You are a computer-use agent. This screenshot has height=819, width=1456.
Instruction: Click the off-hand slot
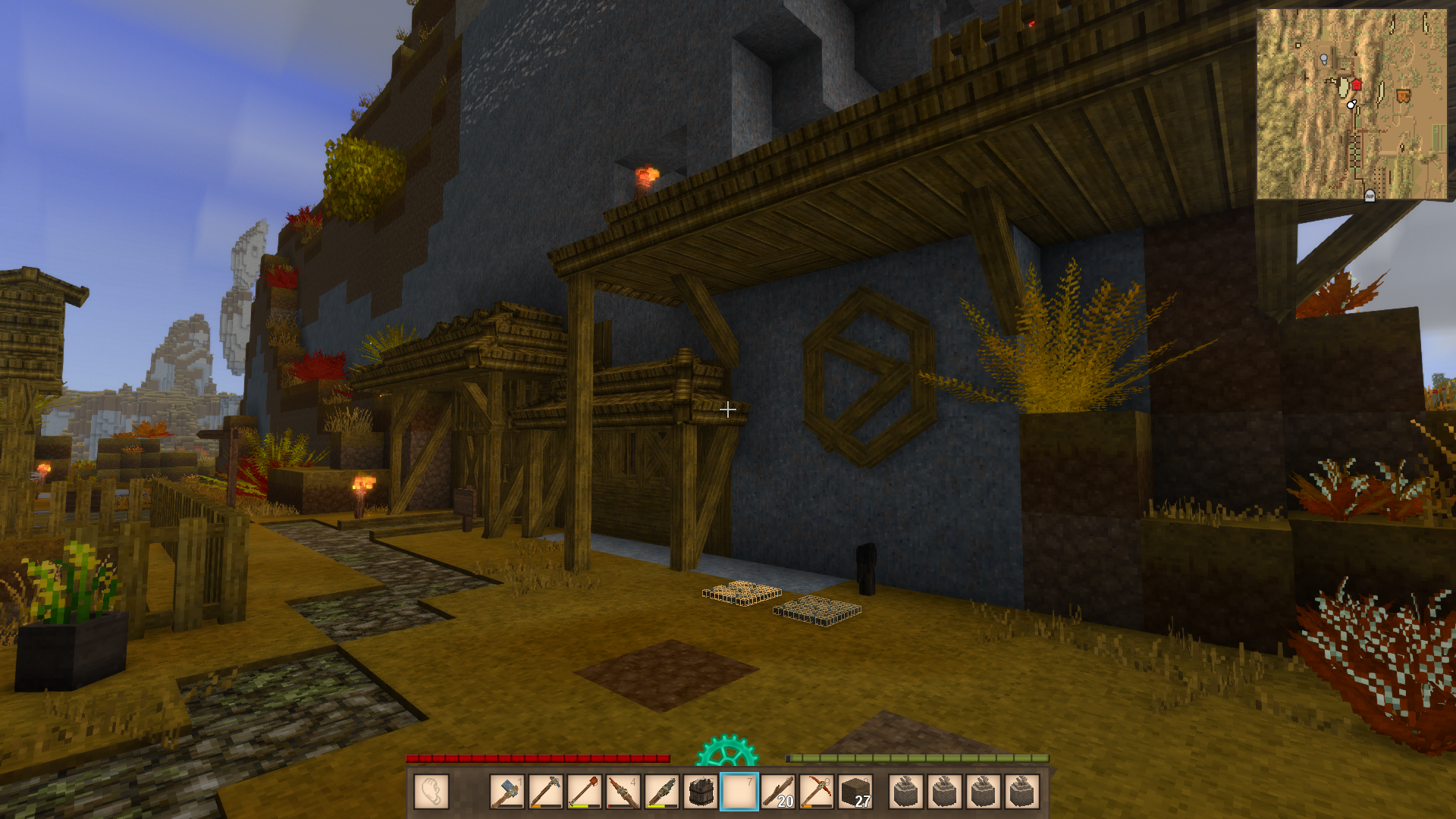[431, 792]
